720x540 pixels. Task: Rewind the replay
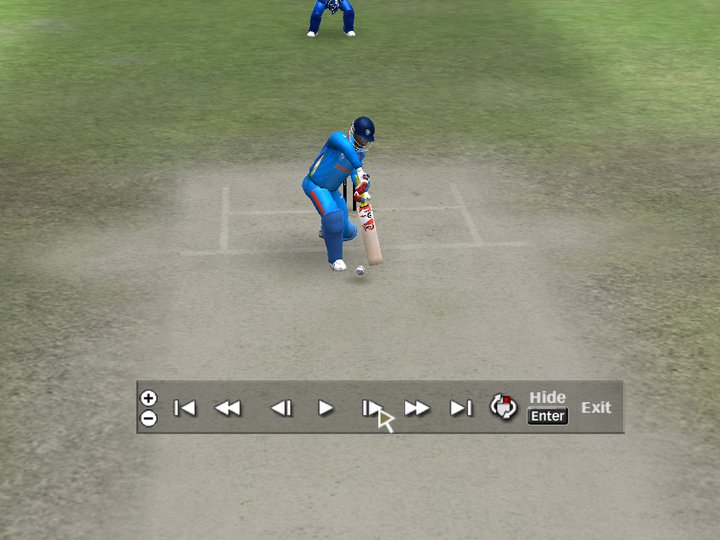point(228,408)
